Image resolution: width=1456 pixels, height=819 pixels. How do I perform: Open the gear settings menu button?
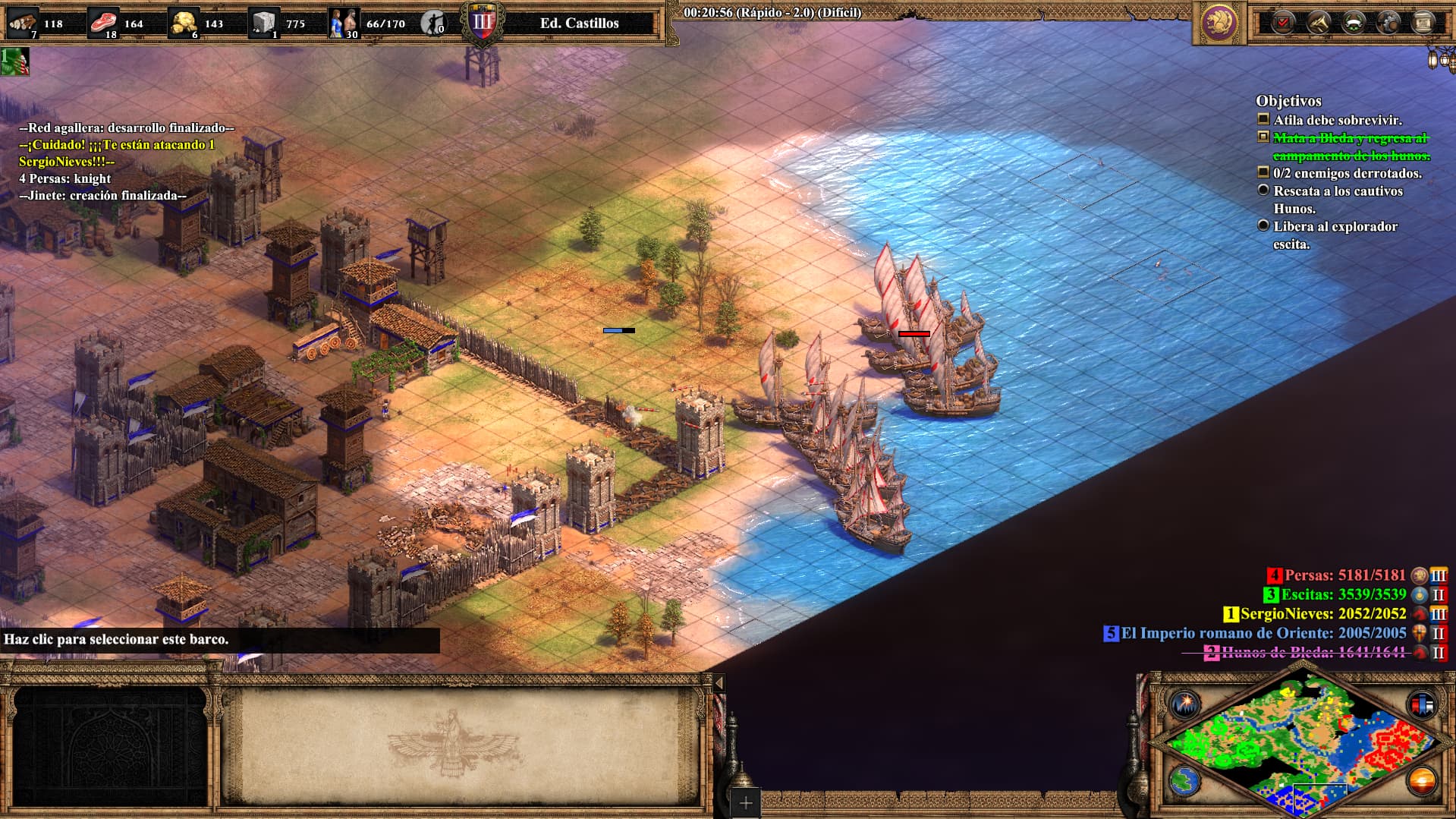click(1388, 23)
